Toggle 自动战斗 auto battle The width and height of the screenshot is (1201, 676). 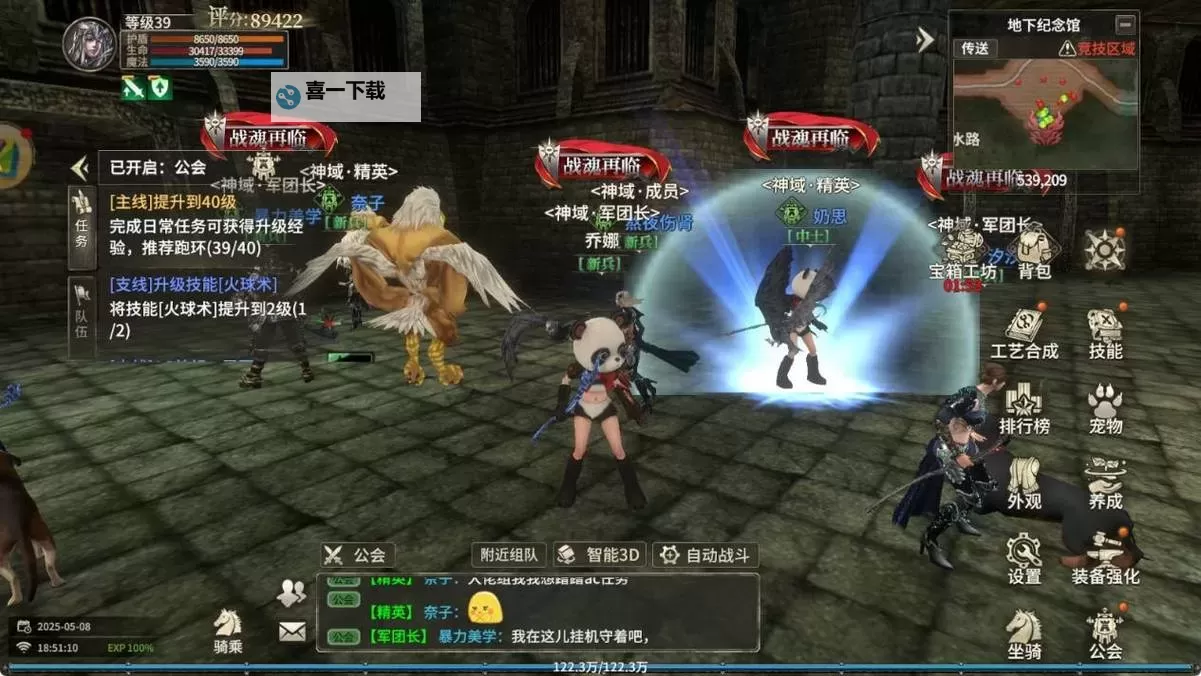click(707, 555)
